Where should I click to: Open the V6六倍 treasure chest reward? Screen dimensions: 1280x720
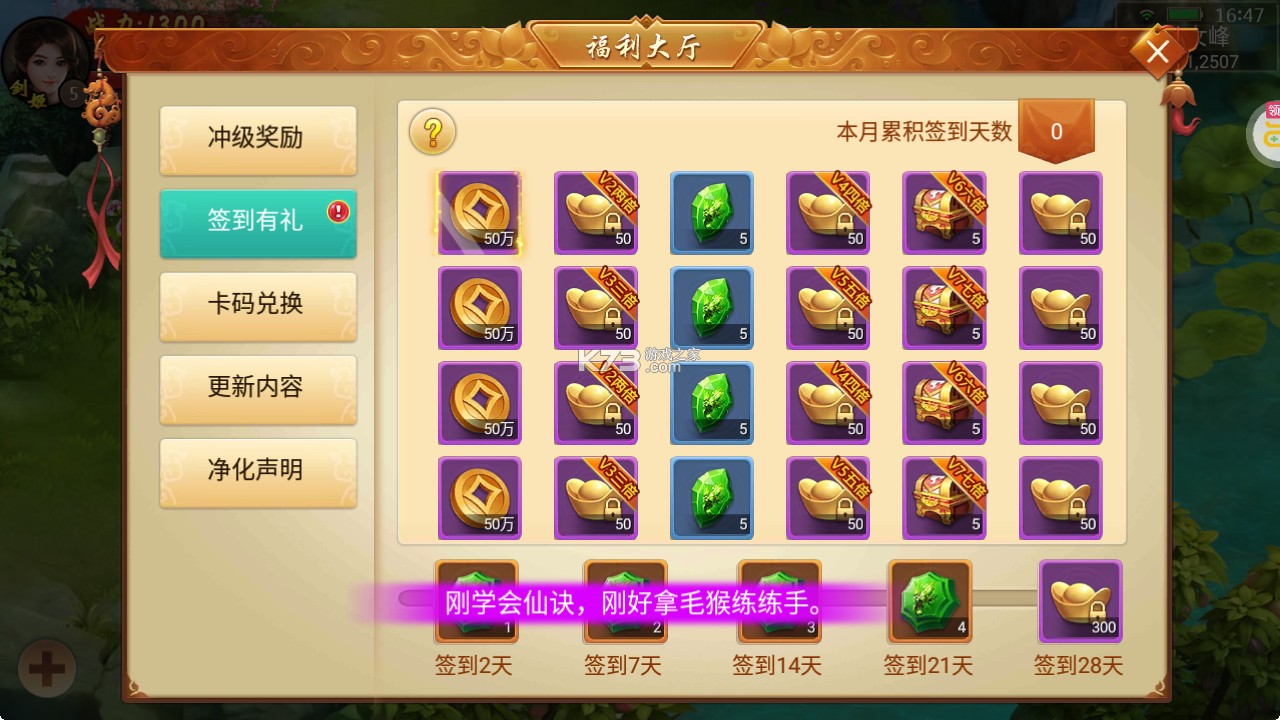tap(944, 212)
